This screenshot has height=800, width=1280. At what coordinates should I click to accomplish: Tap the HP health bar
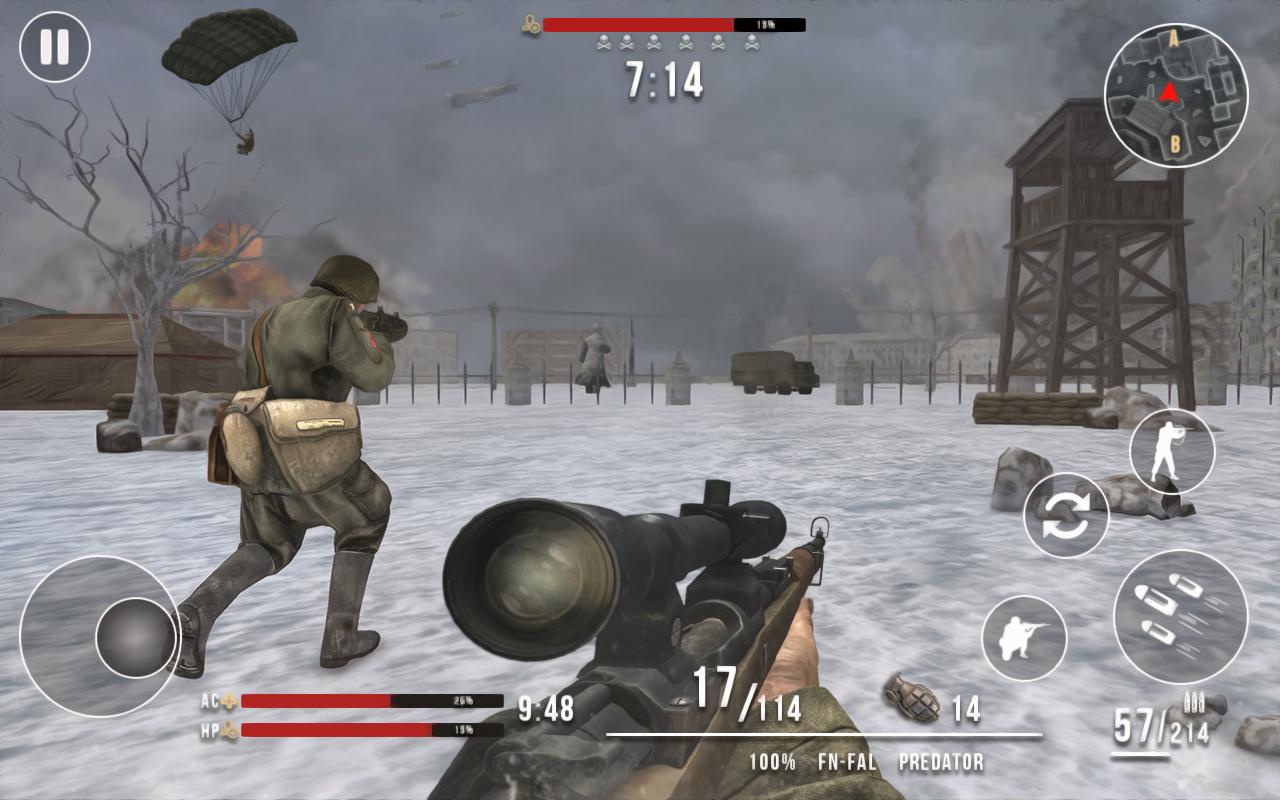coord(370,731)
